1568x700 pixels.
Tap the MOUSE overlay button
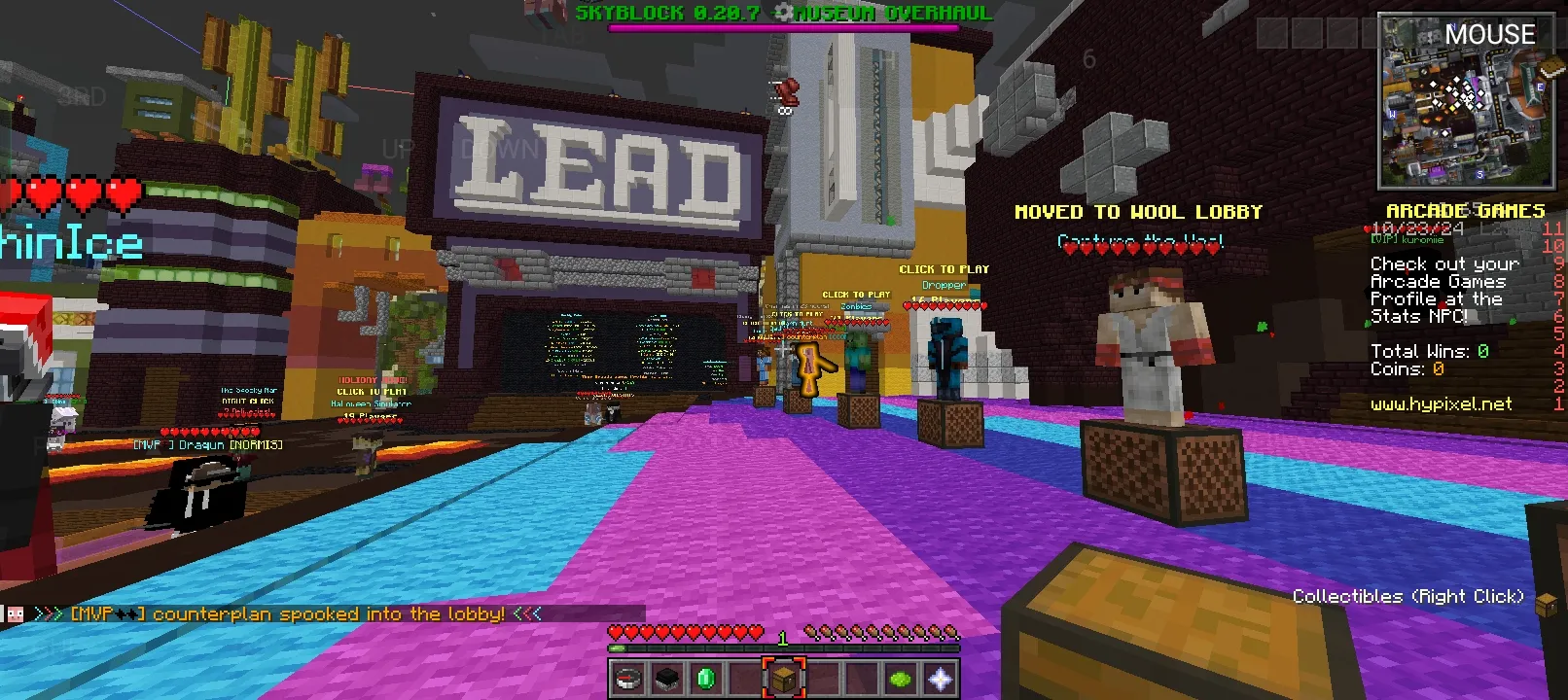[1489, 35]
